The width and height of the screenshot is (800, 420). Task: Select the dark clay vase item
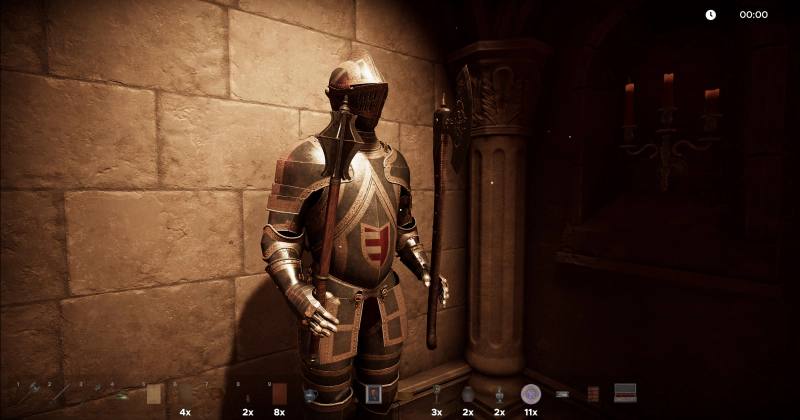[x=467, y=394]
